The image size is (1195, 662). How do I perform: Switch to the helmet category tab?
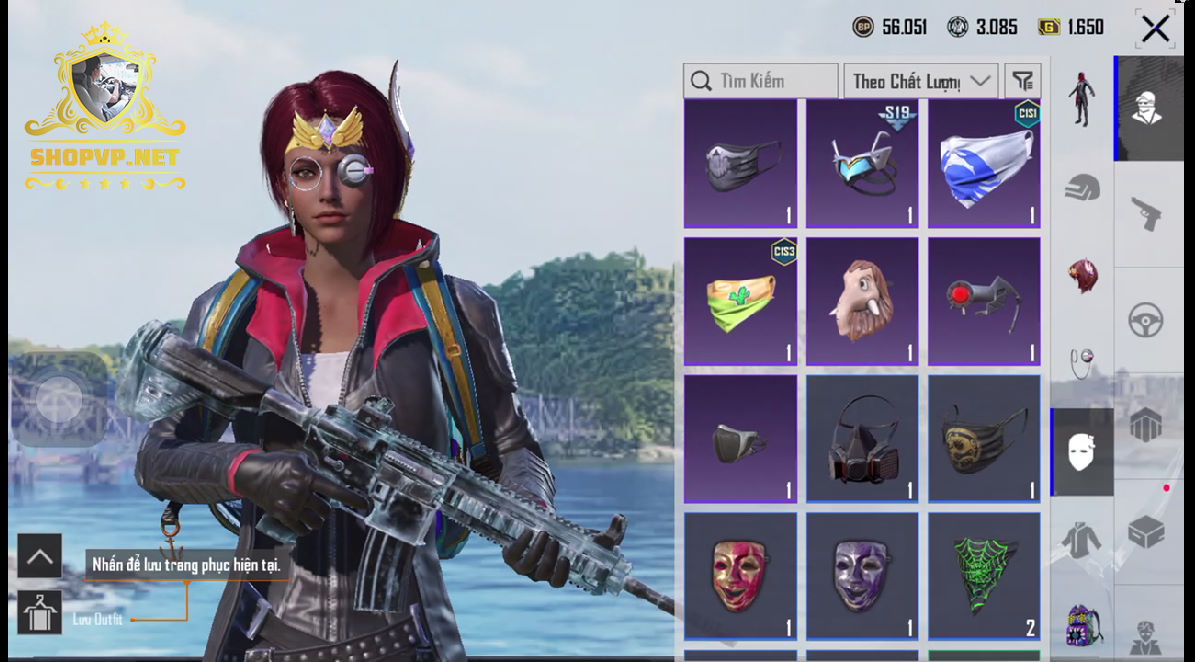[x=1082, y=187]
